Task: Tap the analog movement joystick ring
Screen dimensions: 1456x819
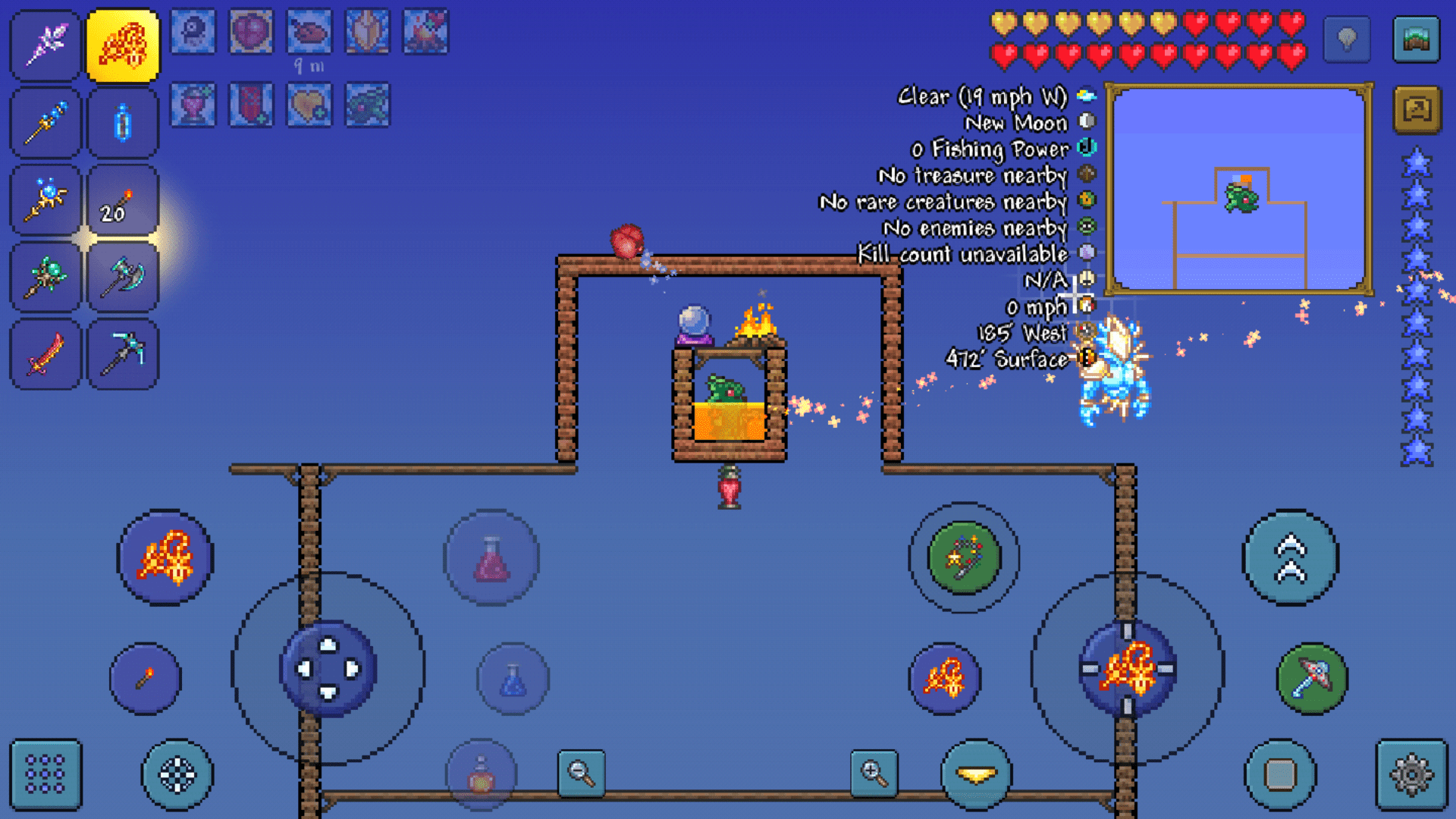Action: pos(329,670)
